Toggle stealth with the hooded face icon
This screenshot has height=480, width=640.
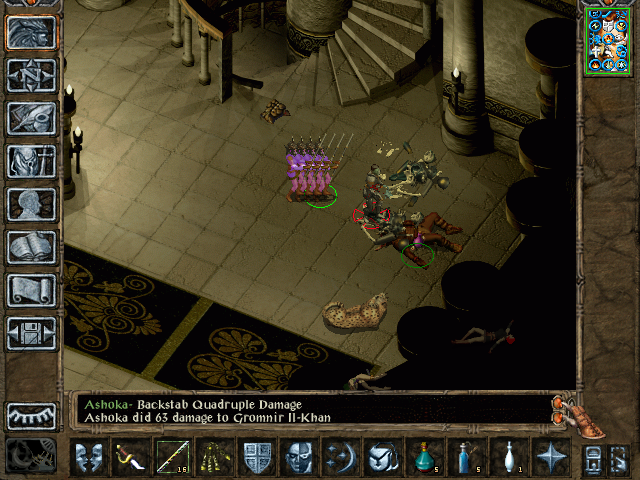(299, 457)
